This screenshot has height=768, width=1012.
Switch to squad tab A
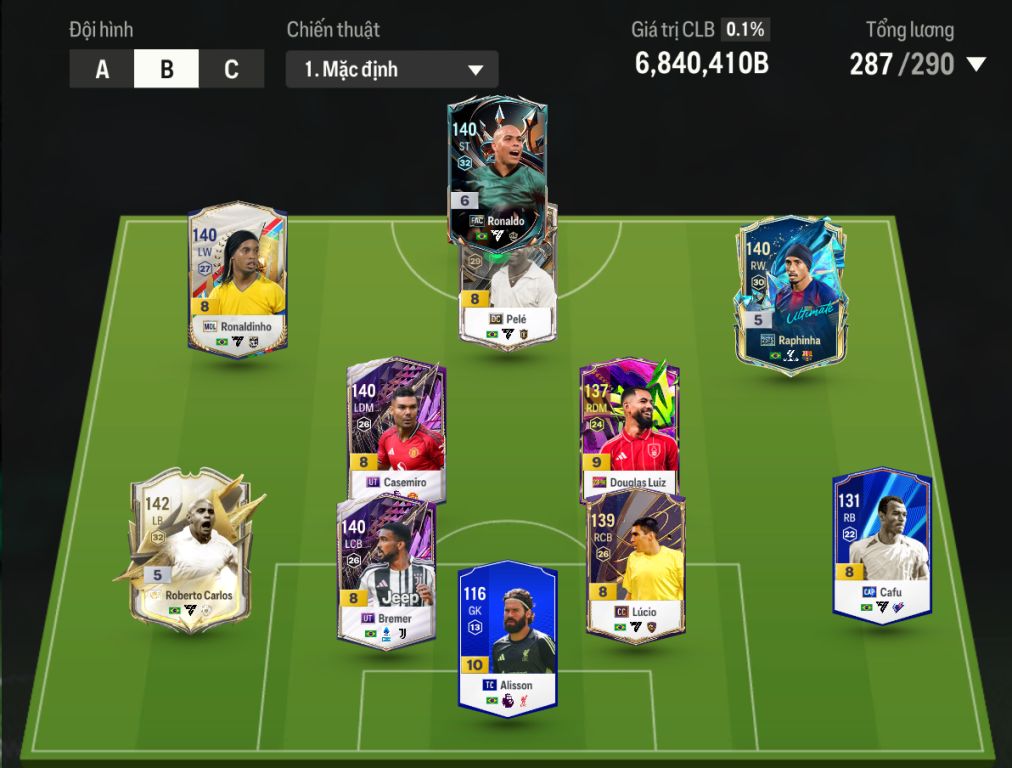(102, 69)
